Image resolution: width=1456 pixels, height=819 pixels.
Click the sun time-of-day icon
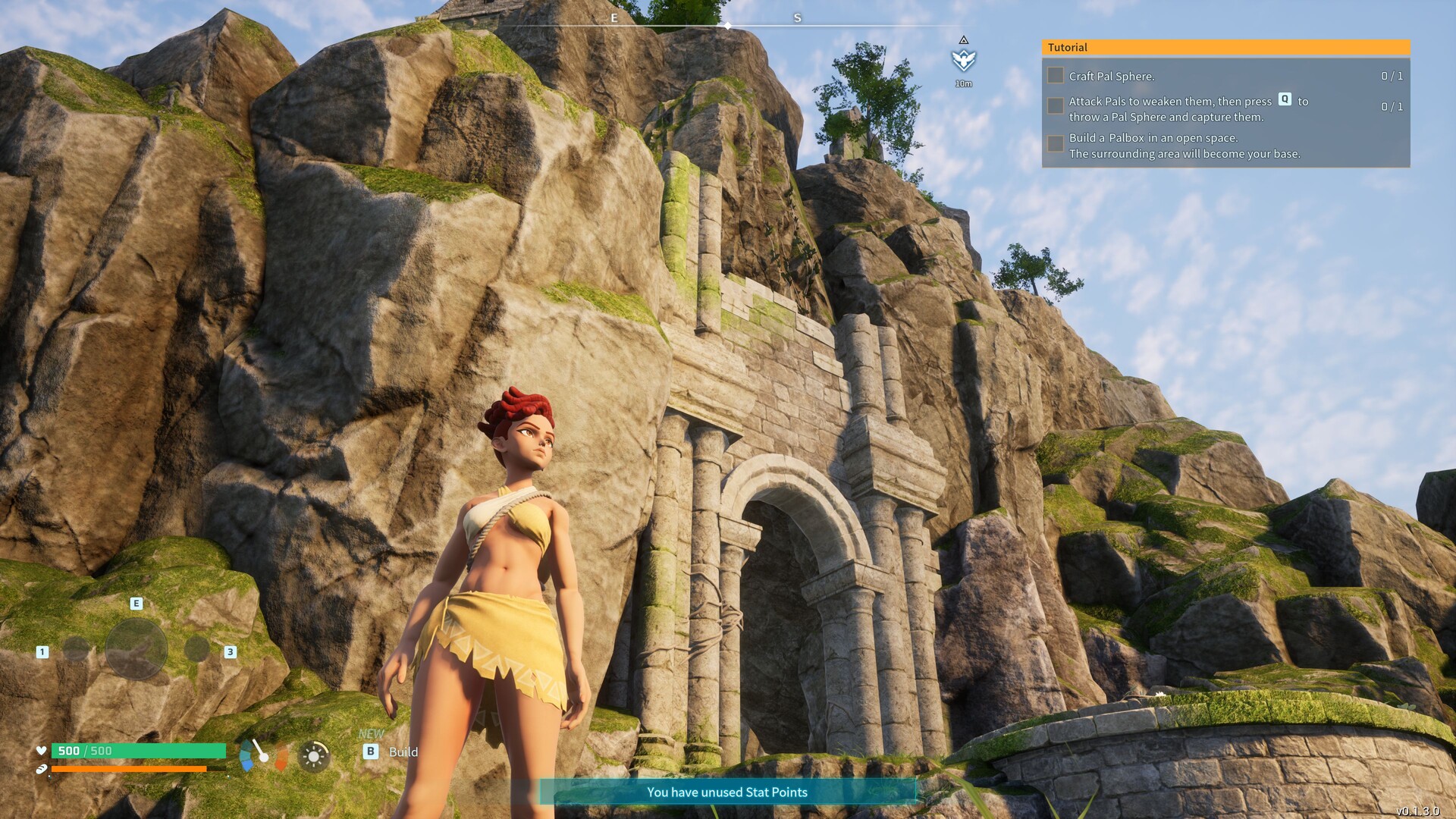coord(313,755)
